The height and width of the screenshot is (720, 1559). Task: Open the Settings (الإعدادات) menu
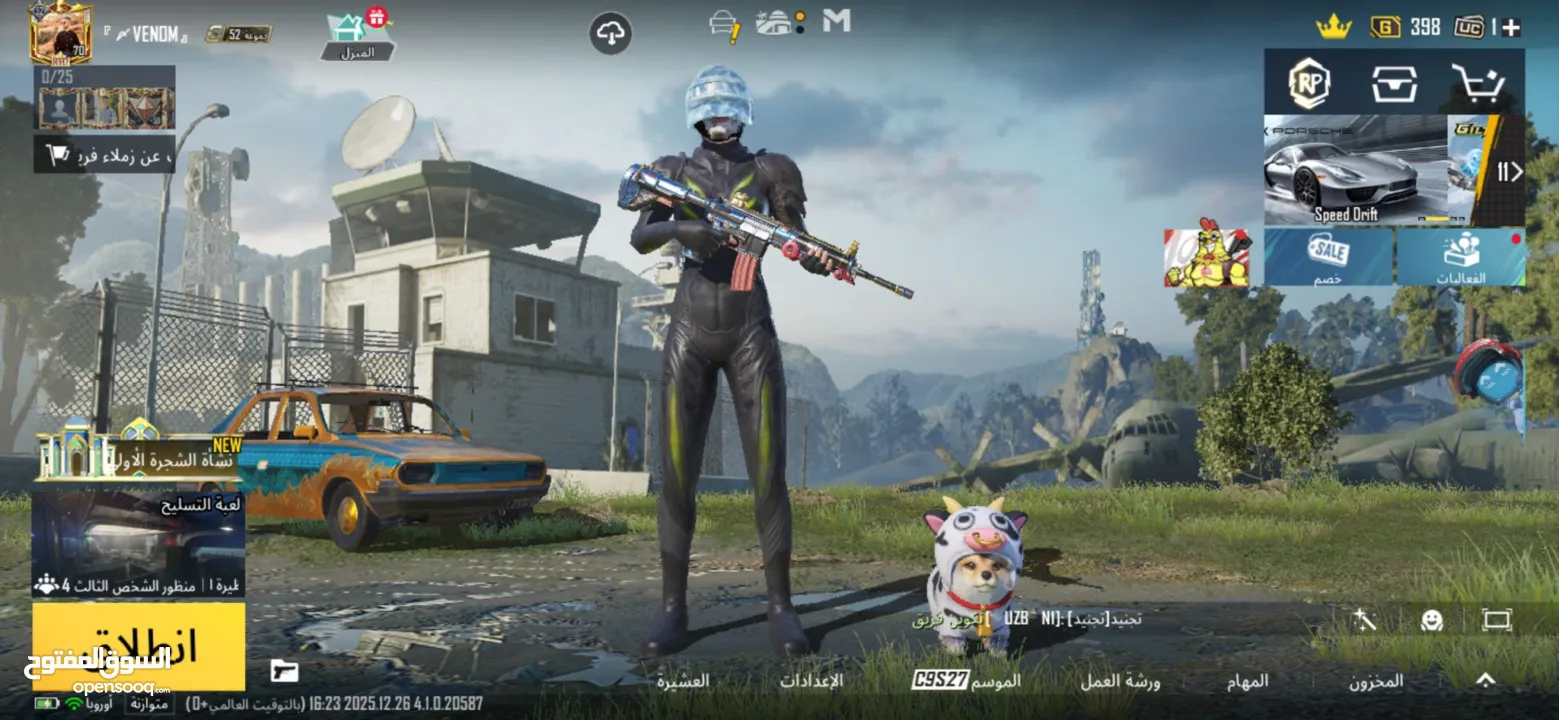(x=811, y=681)
